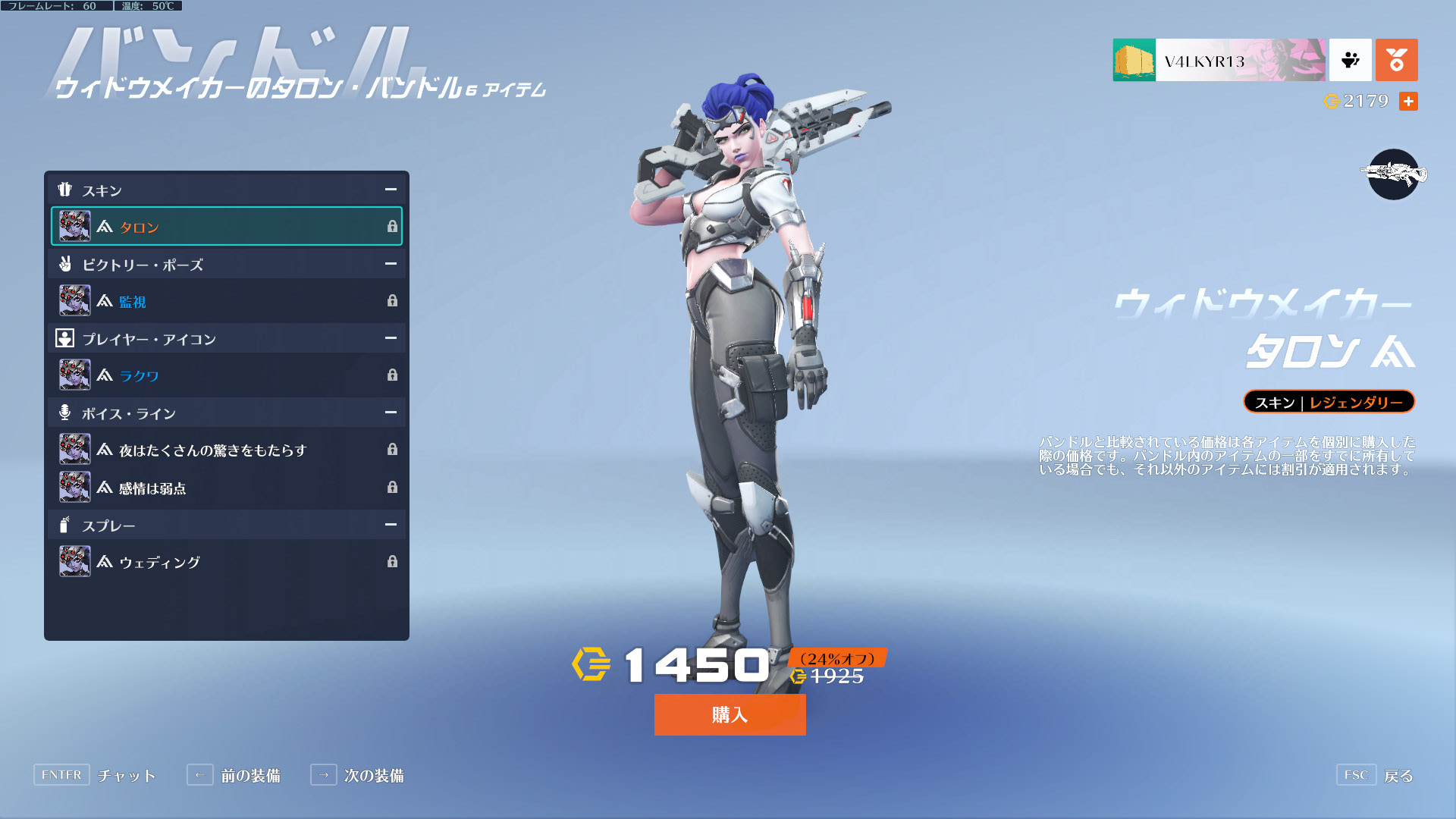Image resolution: width=1456 pixels, height=819 pixels.
Task: Select voice line 夜はたくさんの驚きをもたらす
Action: pos(226,450)
